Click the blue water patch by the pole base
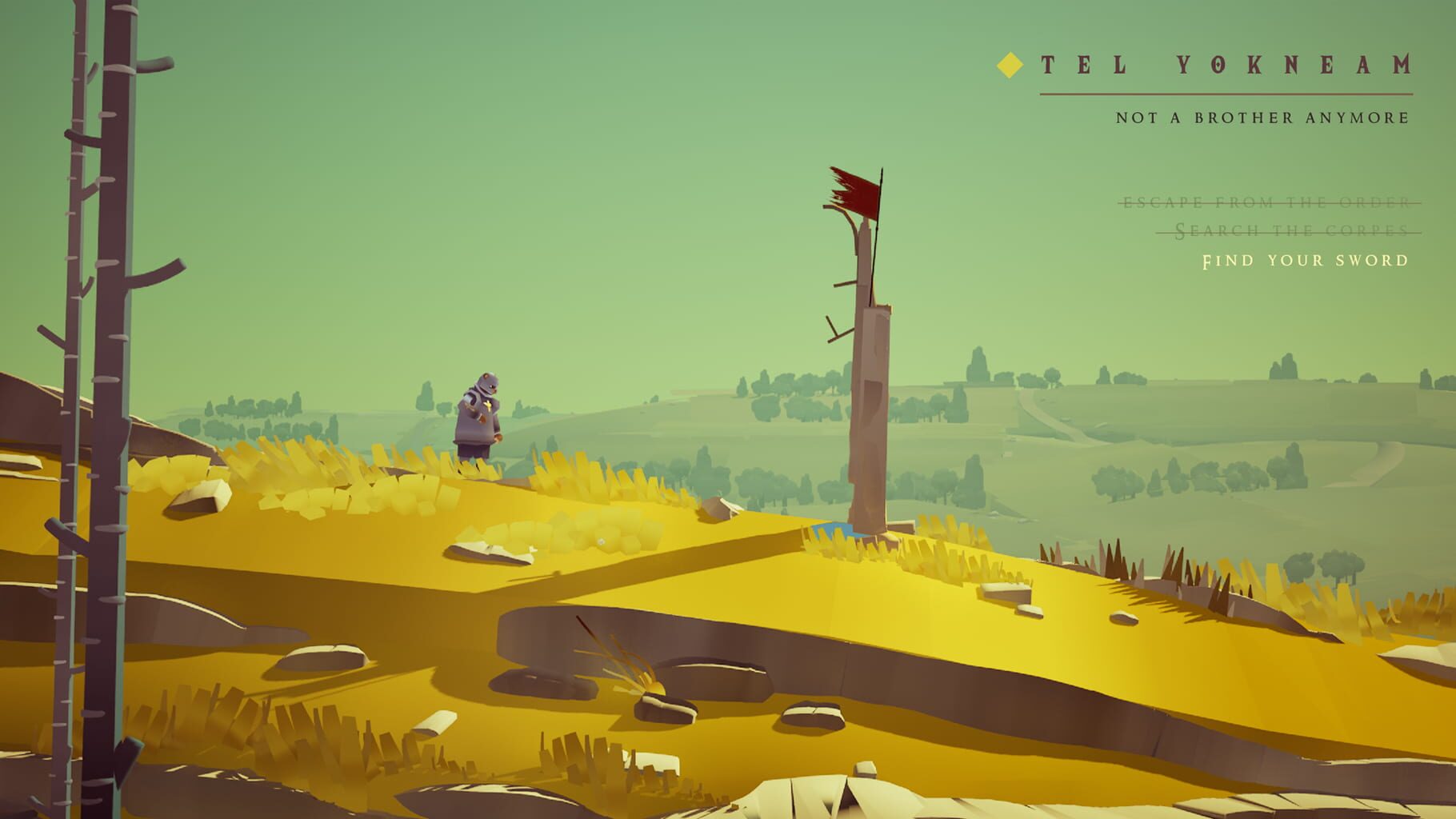Viewport: 1456px width, 819px height. (x=832, y=529)
